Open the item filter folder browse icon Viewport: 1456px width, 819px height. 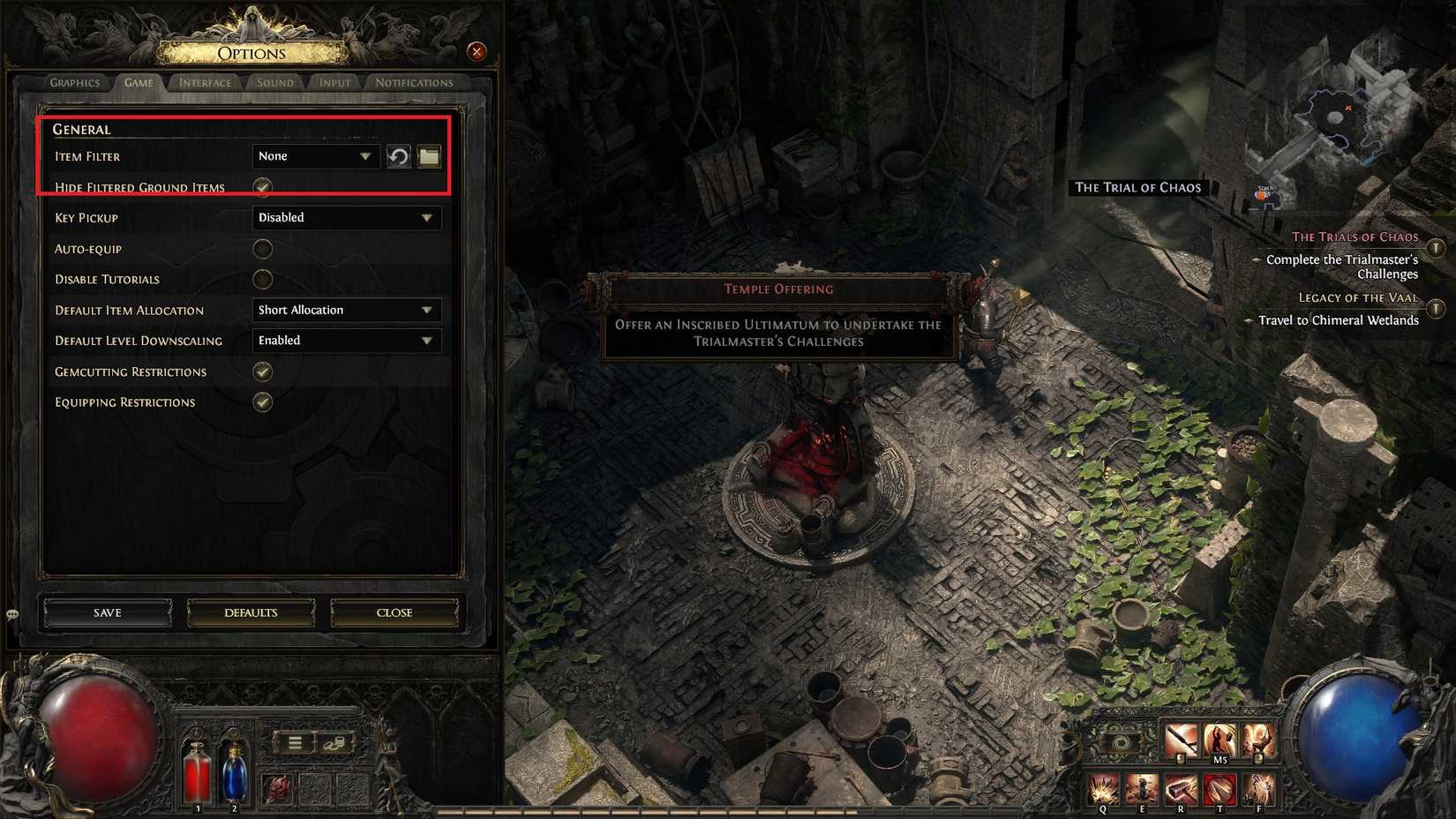pyautogui.click(x=429, y=156)
